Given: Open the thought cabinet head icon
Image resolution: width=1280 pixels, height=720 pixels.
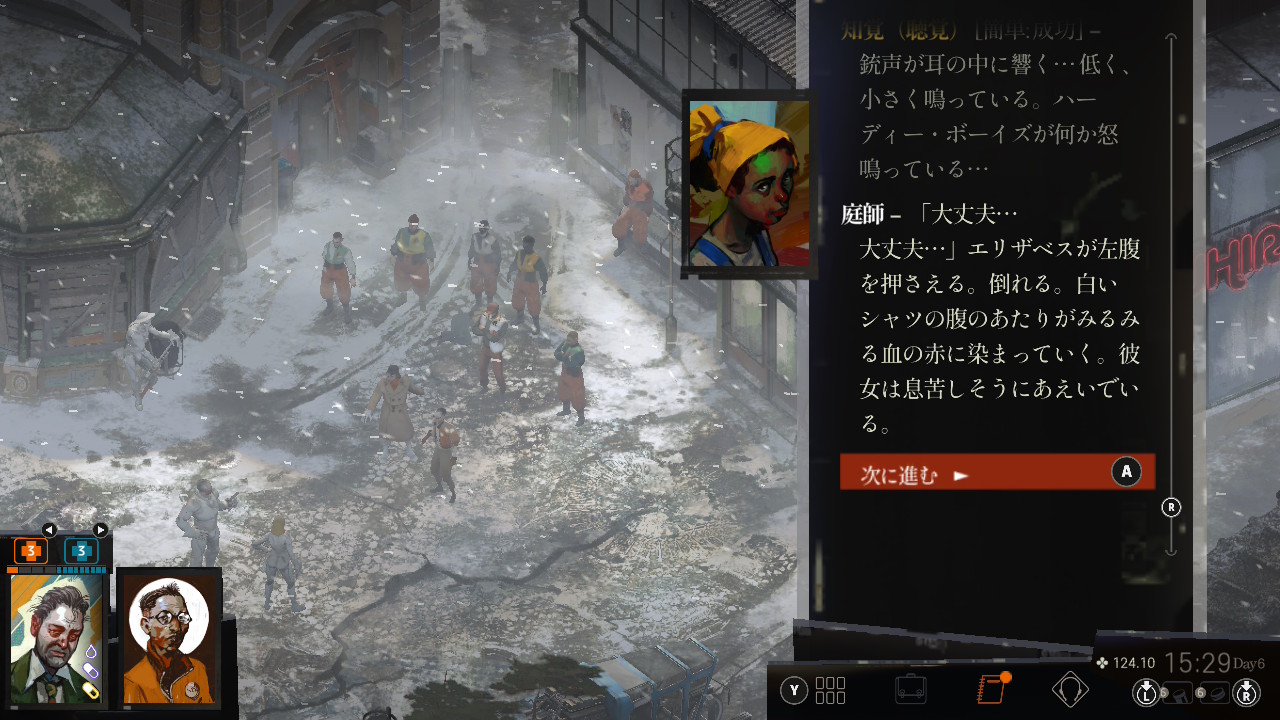Looking at the screenshot, I should pos(1070,689).
